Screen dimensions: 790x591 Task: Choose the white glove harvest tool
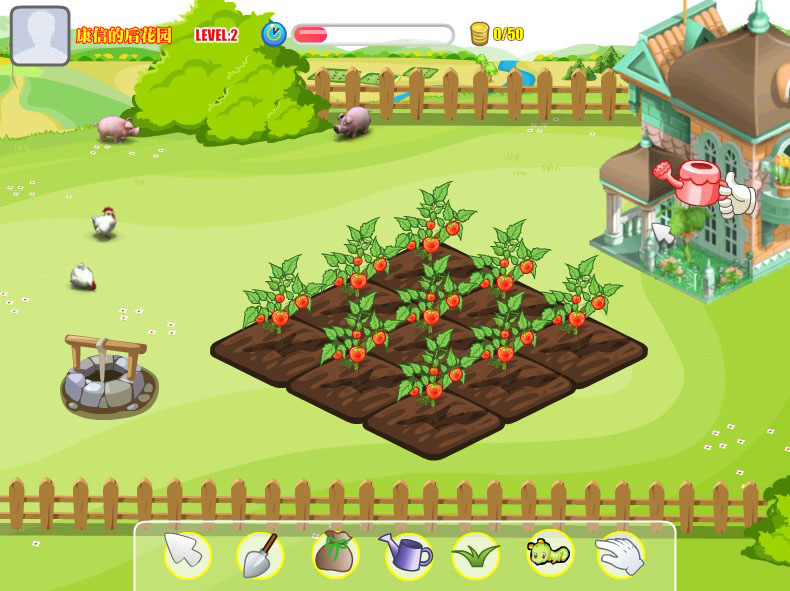(620, 554)
